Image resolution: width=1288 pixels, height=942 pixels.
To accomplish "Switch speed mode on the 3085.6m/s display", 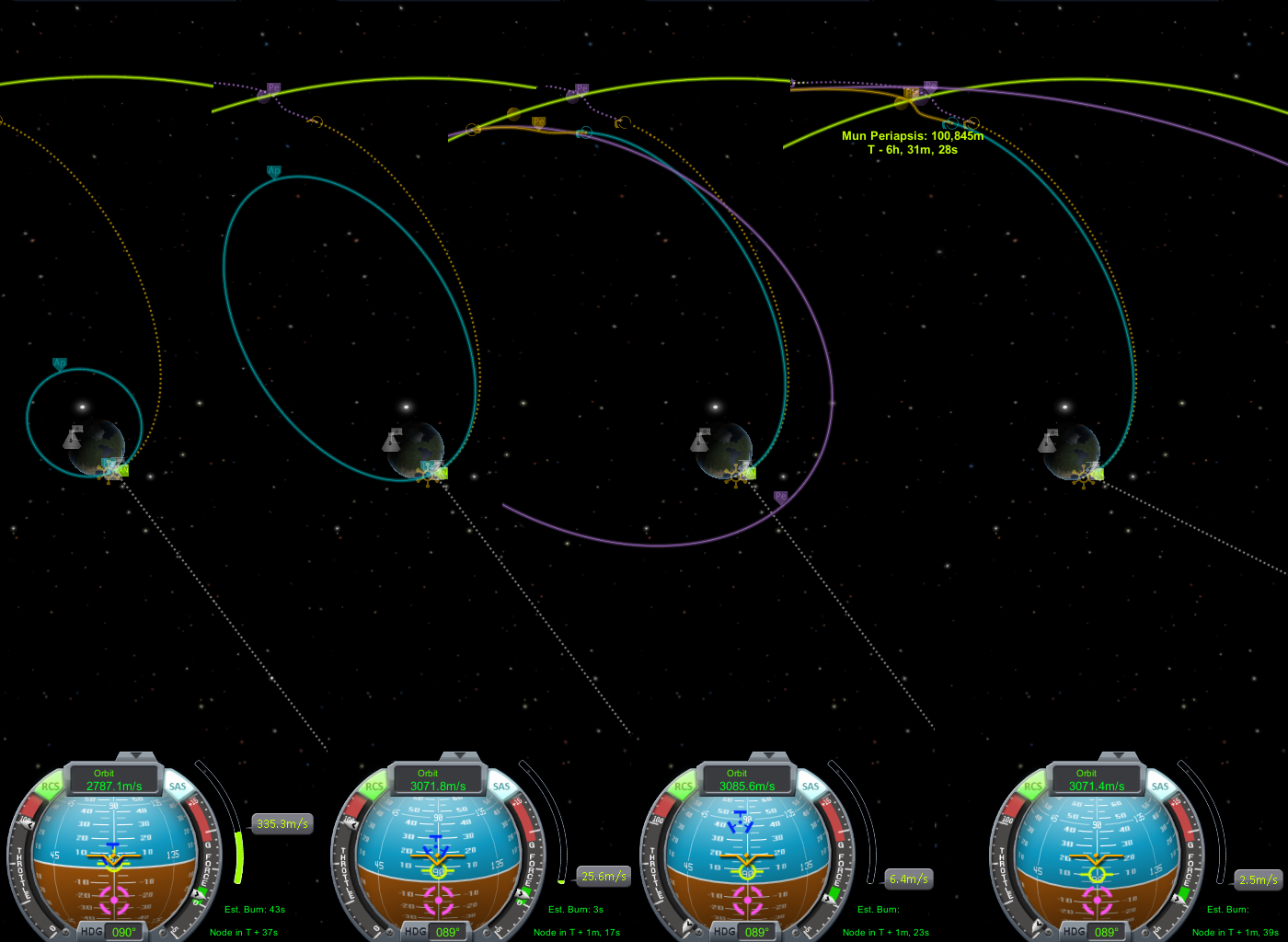I will pyautogui.click(x=747, y=780).
